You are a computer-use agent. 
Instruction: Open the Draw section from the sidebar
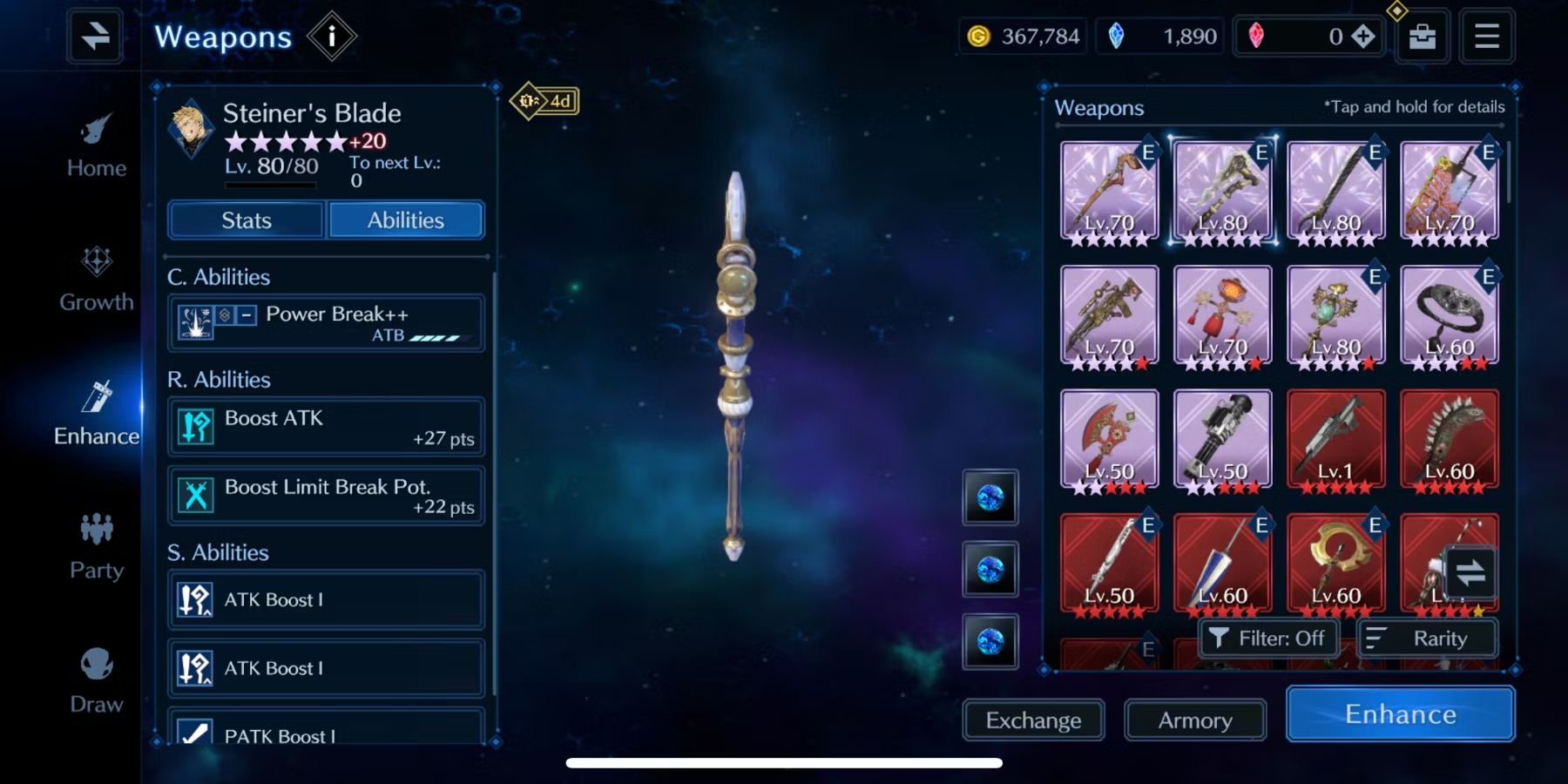pyautogui.click(x=96, y=679)
